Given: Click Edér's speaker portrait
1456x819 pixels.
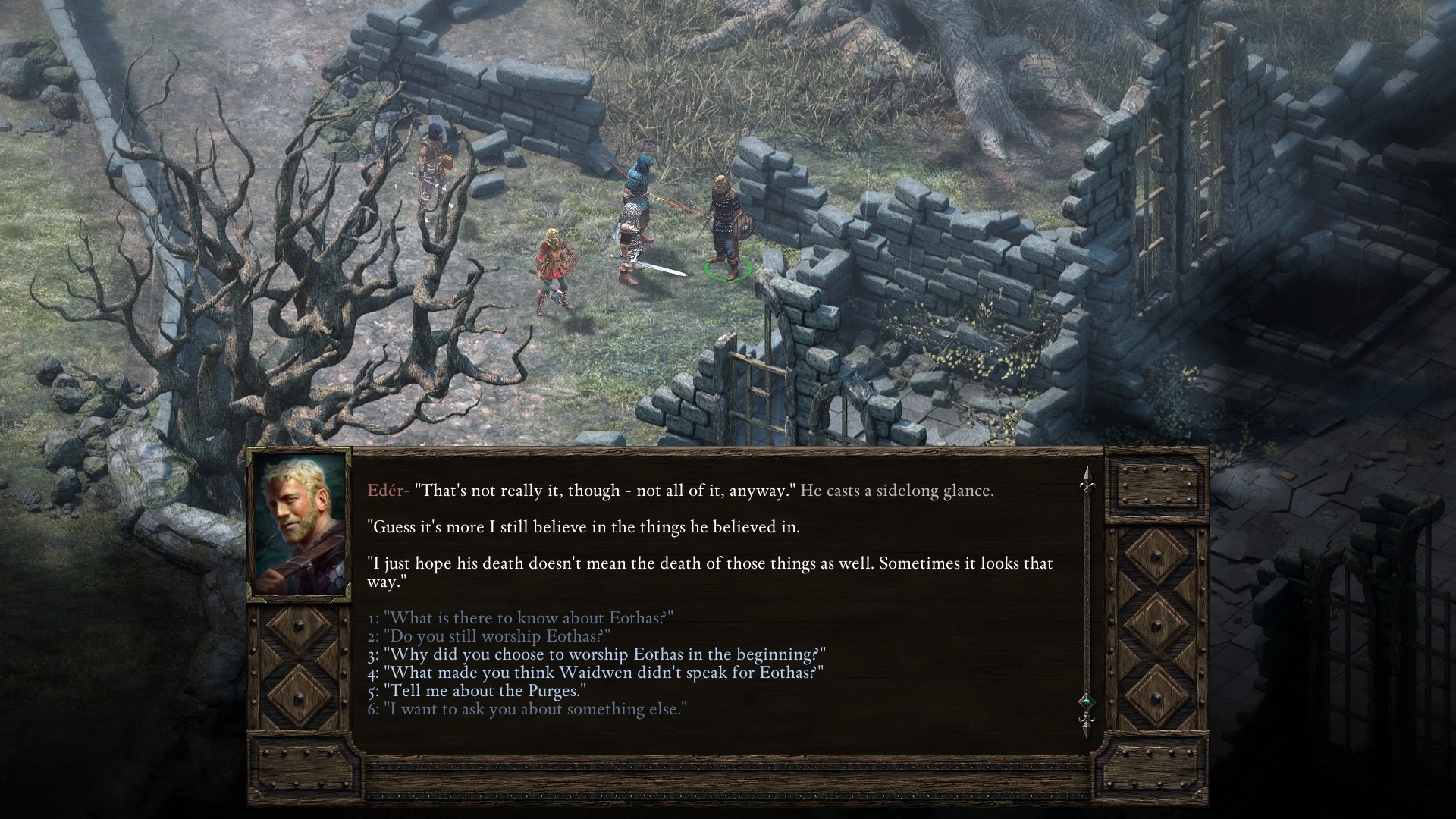Looking at the screenshot, I should pos(300,525).
